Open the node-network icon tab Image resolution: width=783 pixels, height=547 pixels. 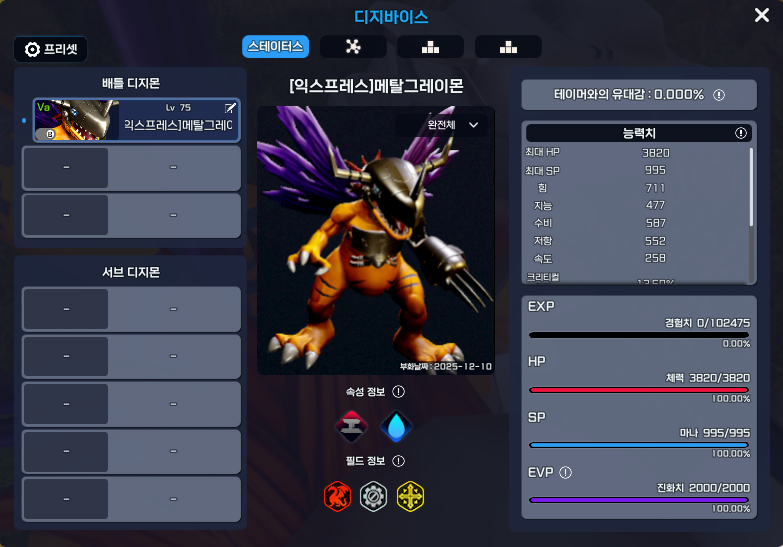352,46
